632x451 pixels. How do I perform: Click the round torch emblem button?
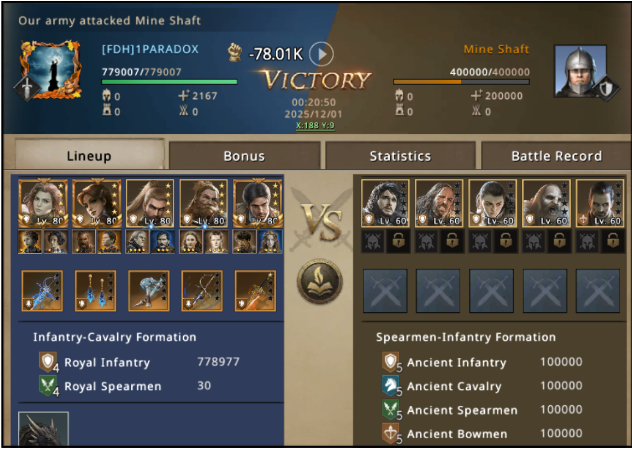tap(320, 283)
